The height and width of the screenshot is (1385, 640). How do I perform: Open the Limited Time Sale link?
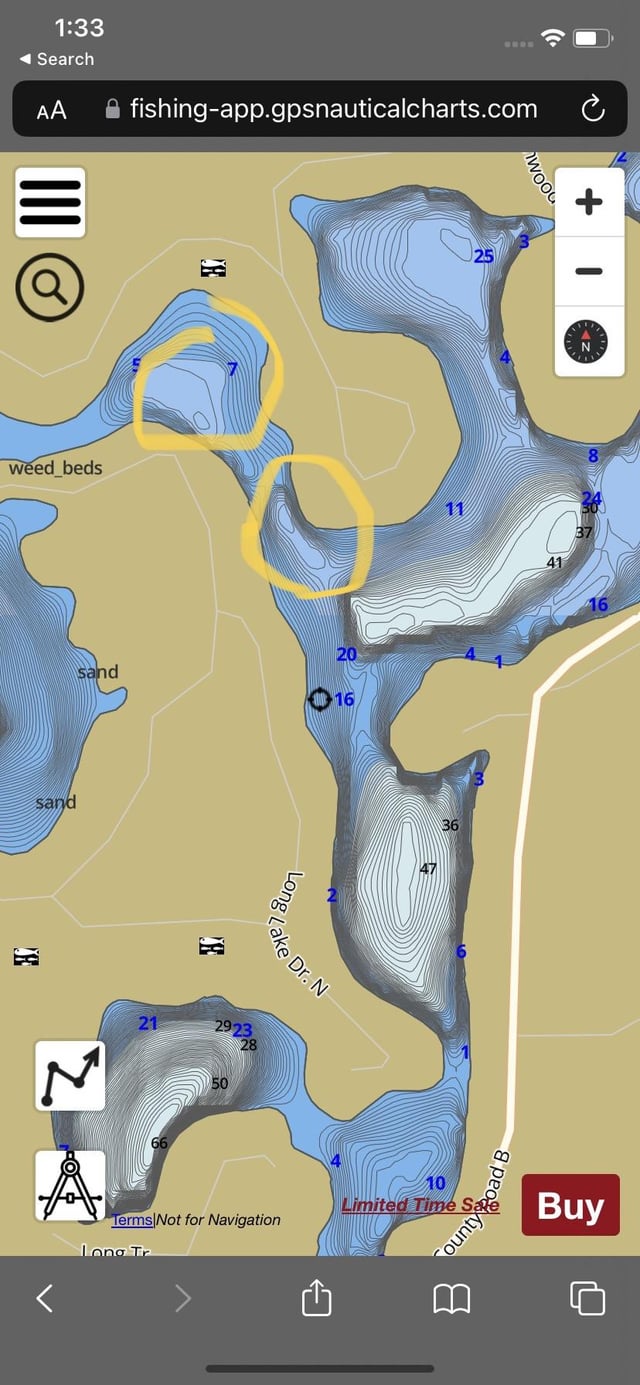click(x=420, y=1205)
